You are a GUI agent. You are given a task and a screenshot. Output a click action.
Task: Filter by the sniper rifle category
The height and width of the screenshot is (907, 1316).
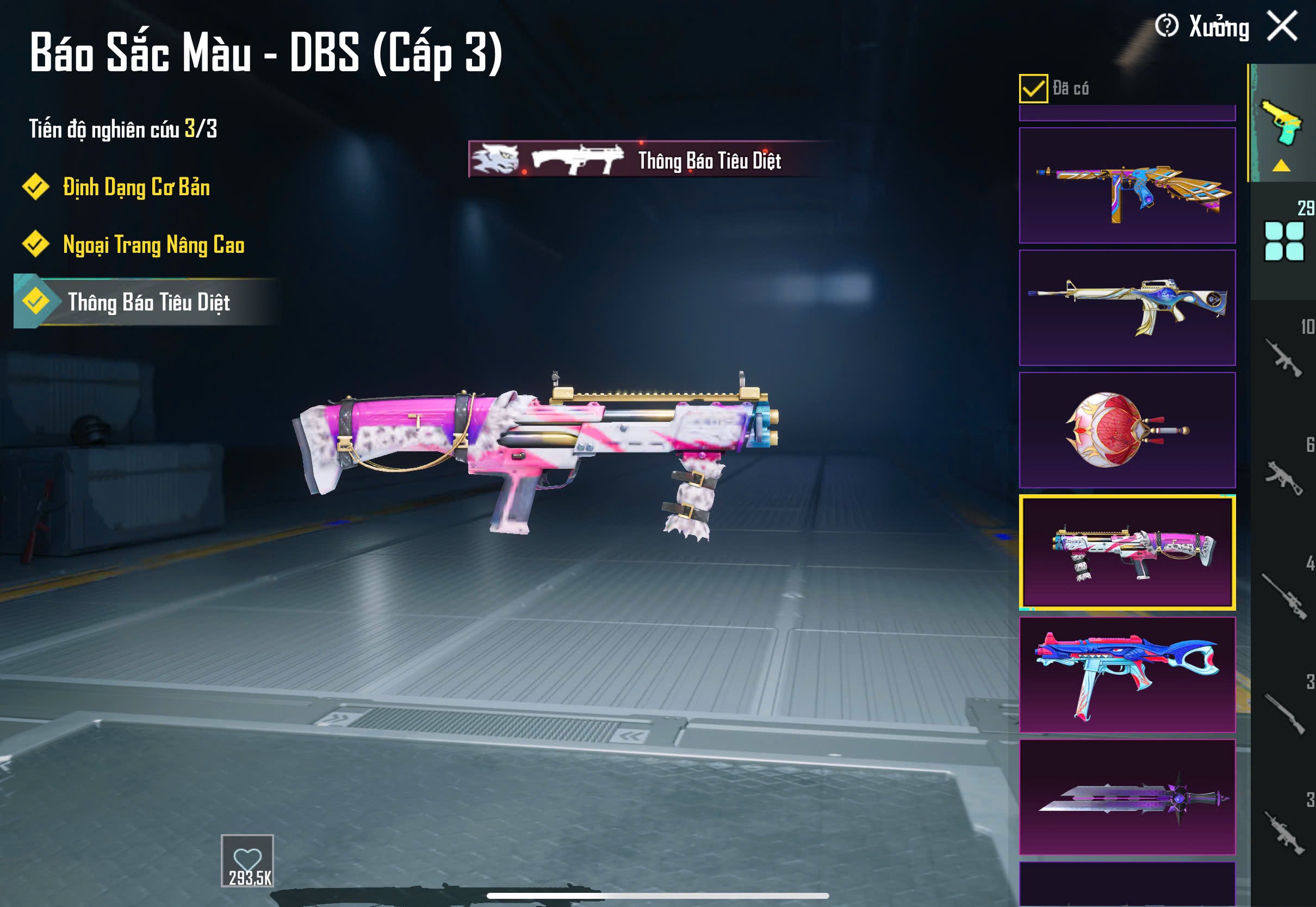coord(1283,595)
